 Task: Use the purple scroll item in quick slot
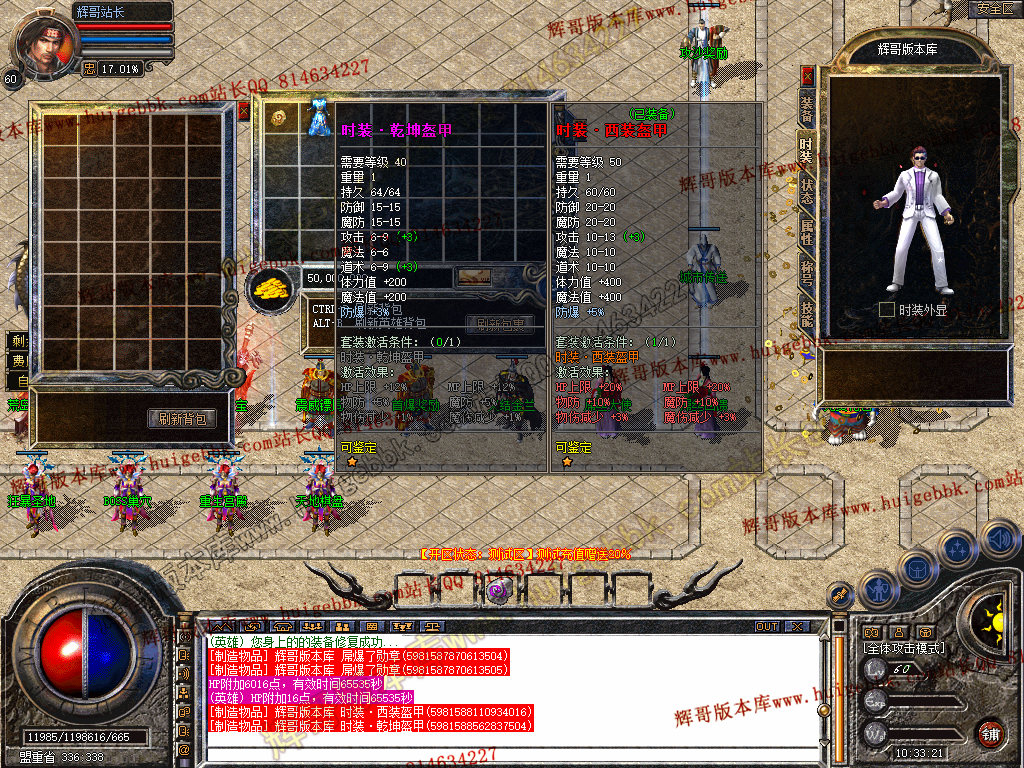(x=495, y=591)
